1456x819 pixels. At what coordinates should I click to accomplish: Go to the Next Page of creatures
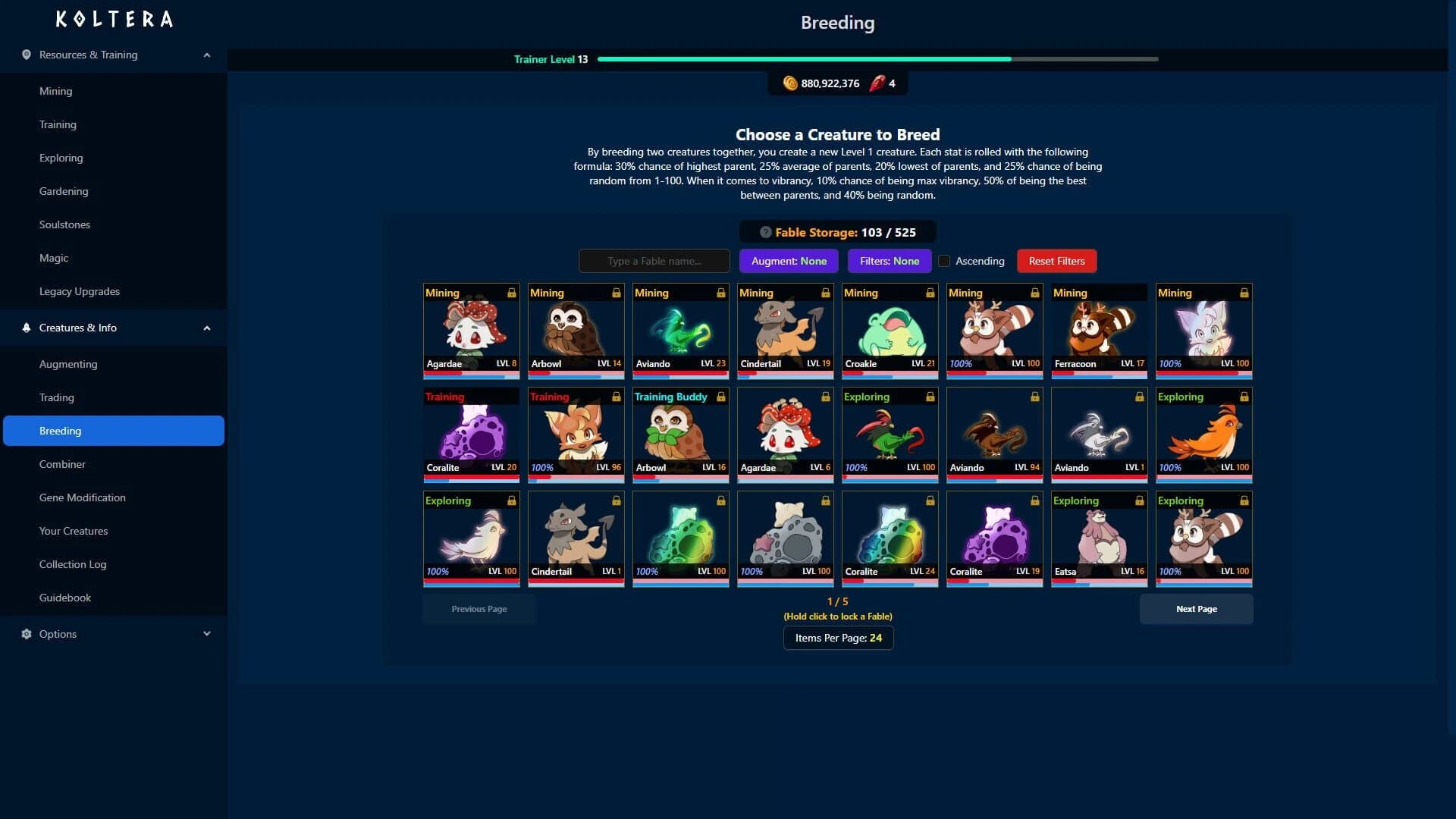click(x=1196, y=609)
